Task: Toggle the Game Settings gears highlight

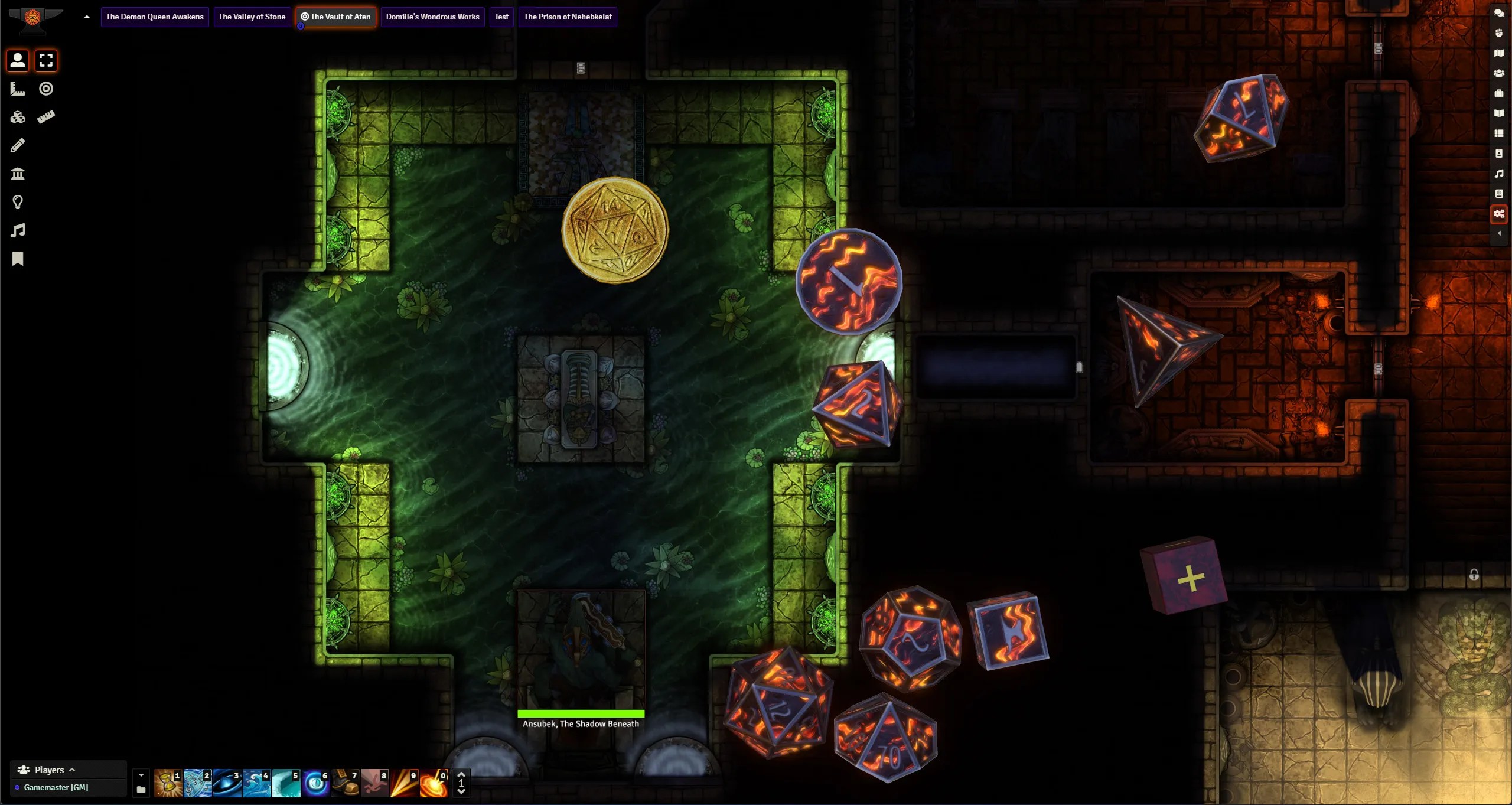Action: pyautogui.click(x=1500, y=214)
